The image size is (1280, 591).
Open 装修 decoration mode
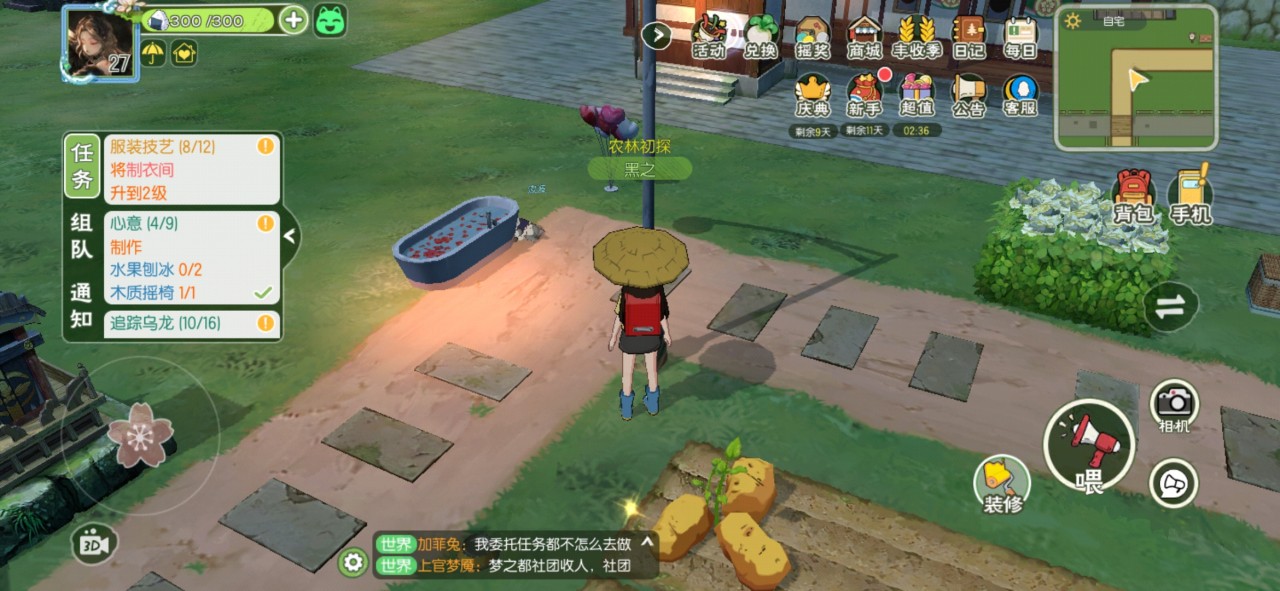(x=1002, y=484)
